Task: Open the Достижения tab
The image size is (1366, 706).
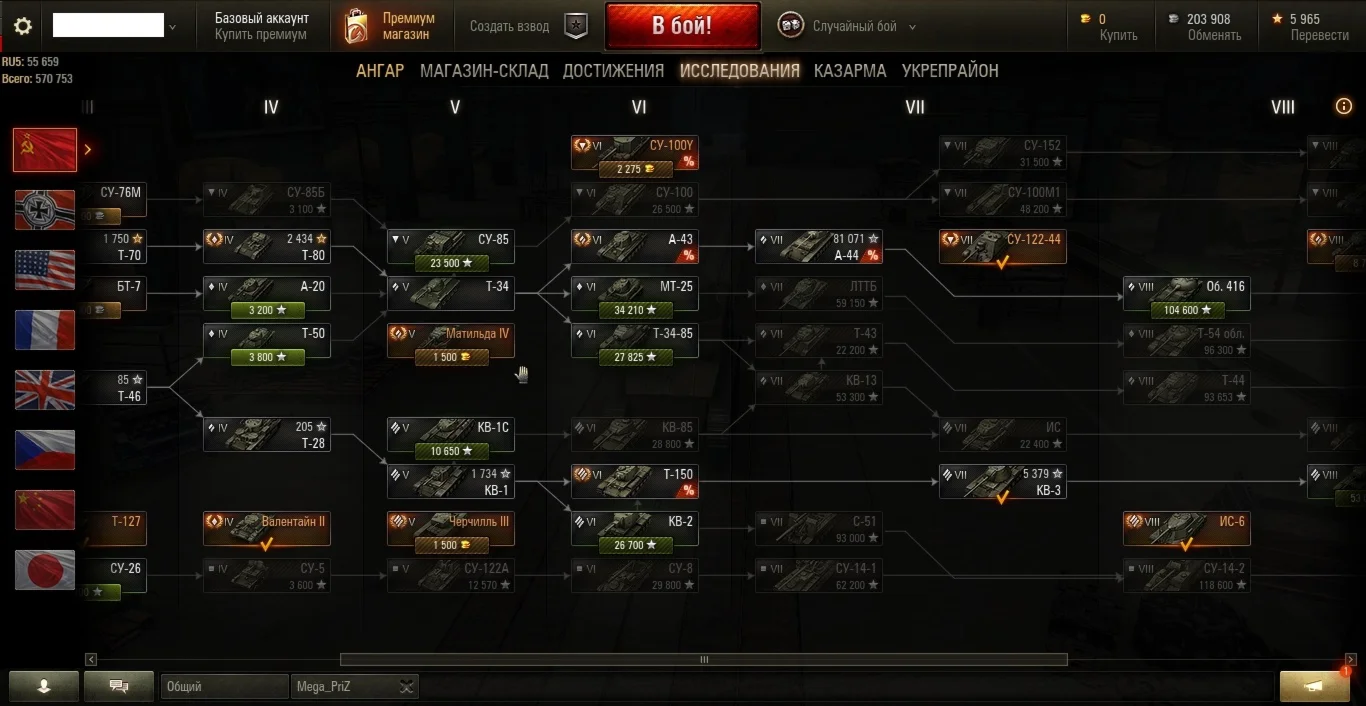Action: click(x=613, y=71)
